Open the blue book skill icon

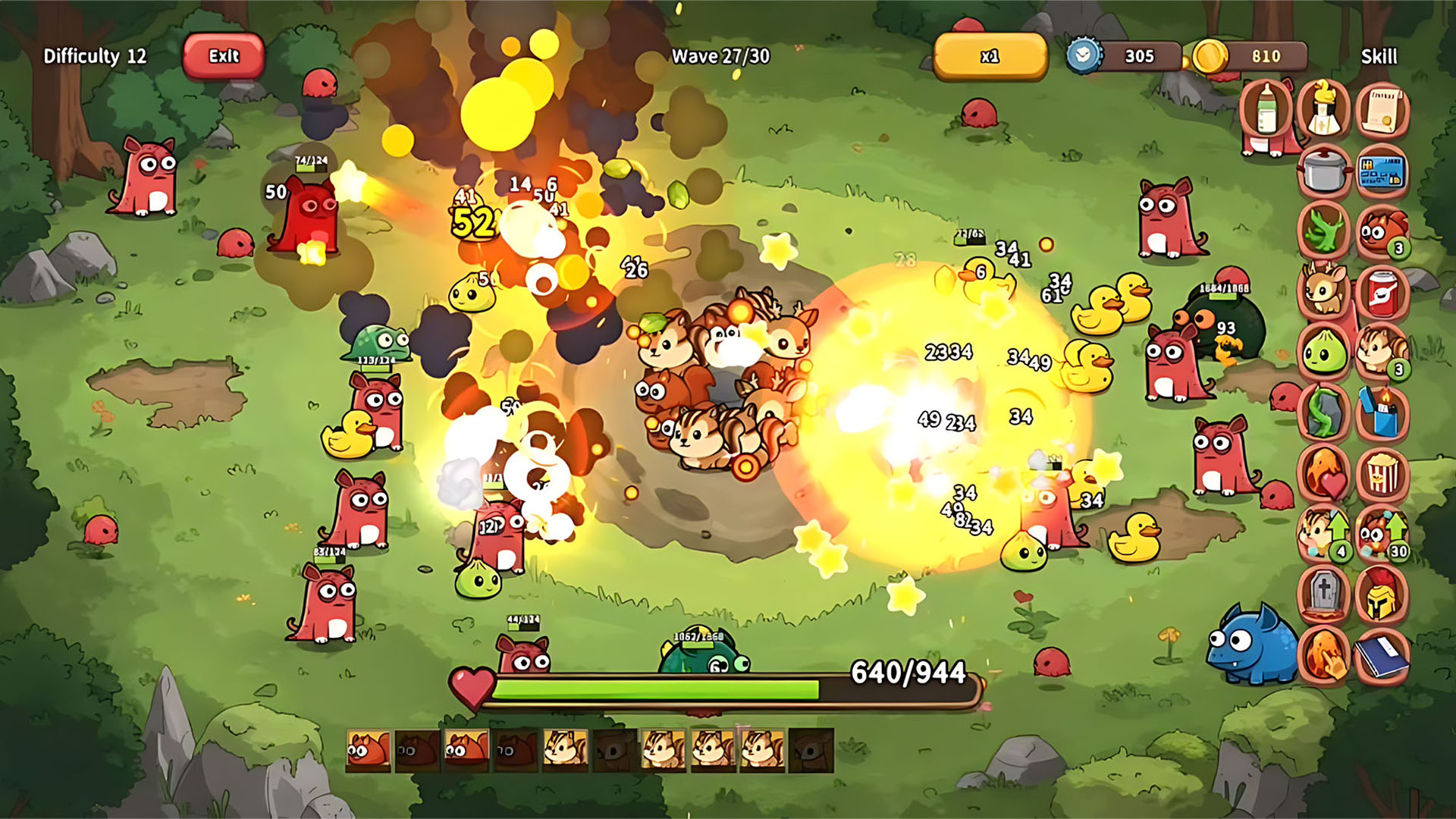point(1382,654)
